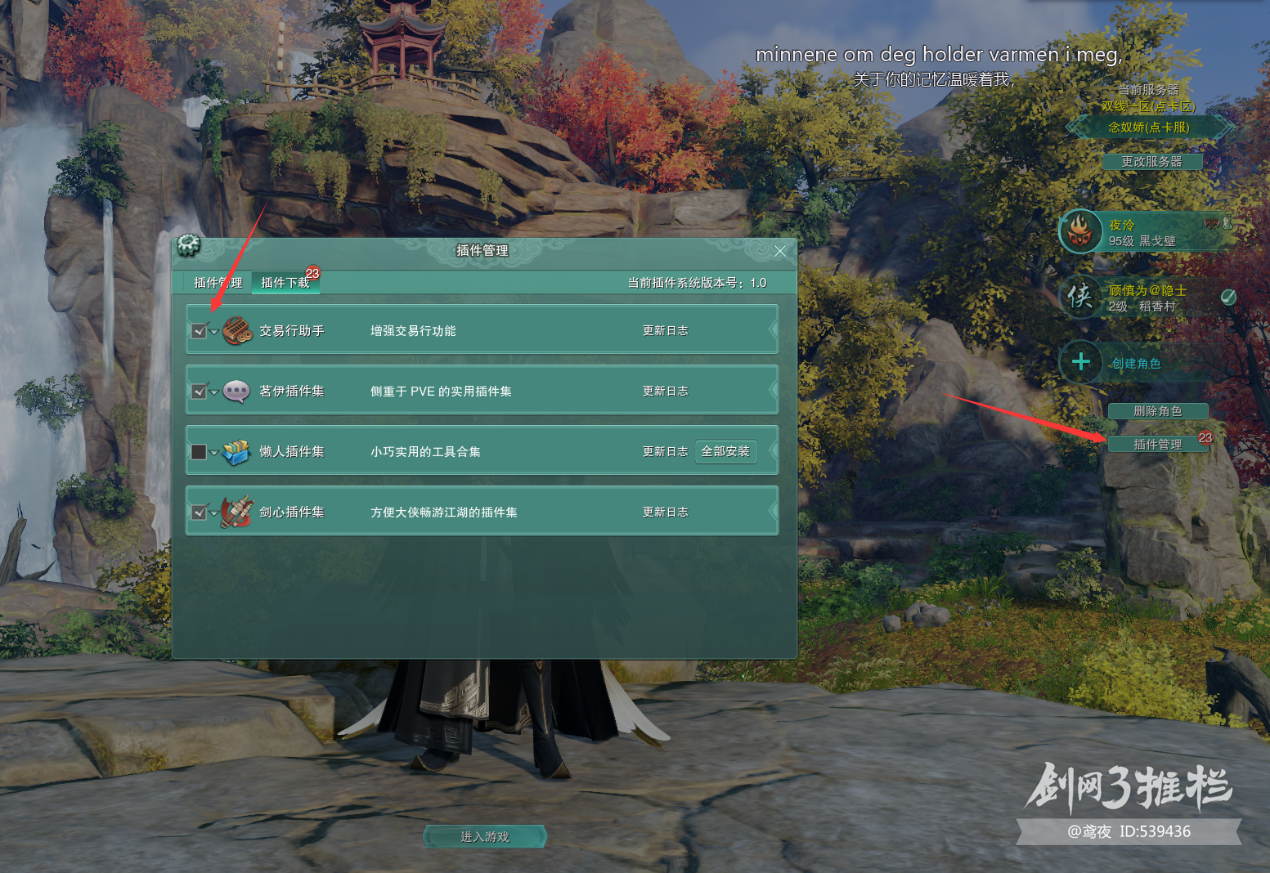
Task: Enable the 懒人插件集 checkbox
Action: [199, 452]
